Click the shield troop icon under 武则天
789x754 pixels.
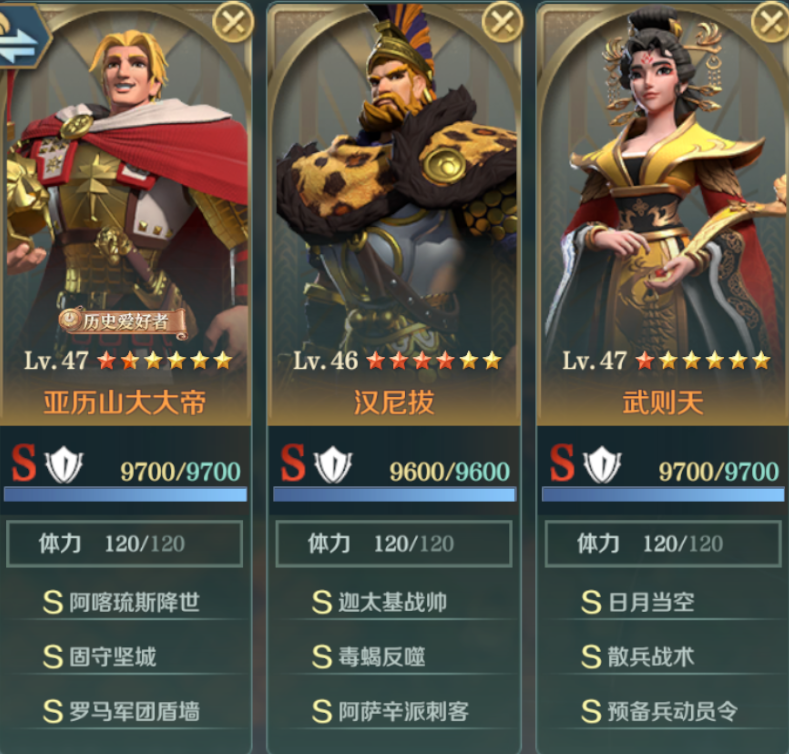[602, 466]
